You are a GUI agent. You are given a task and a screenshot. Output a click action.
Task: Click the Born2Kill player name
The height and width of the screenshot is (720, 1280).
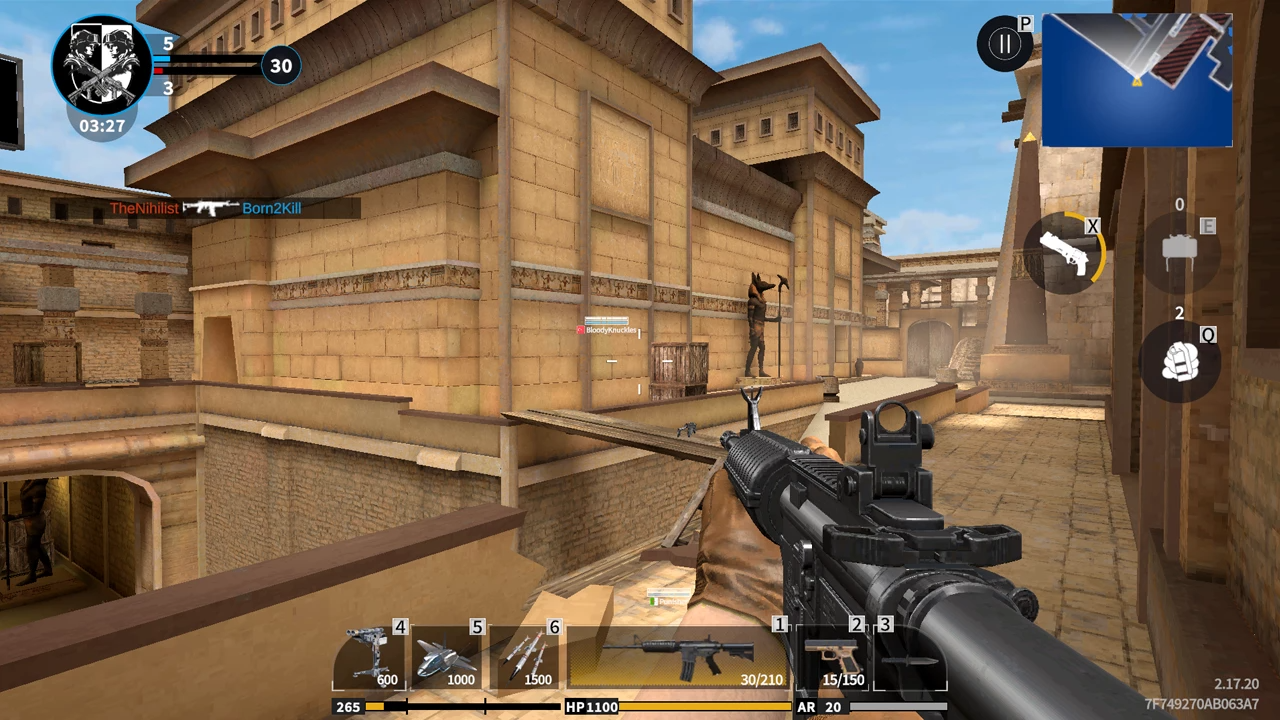270,208
